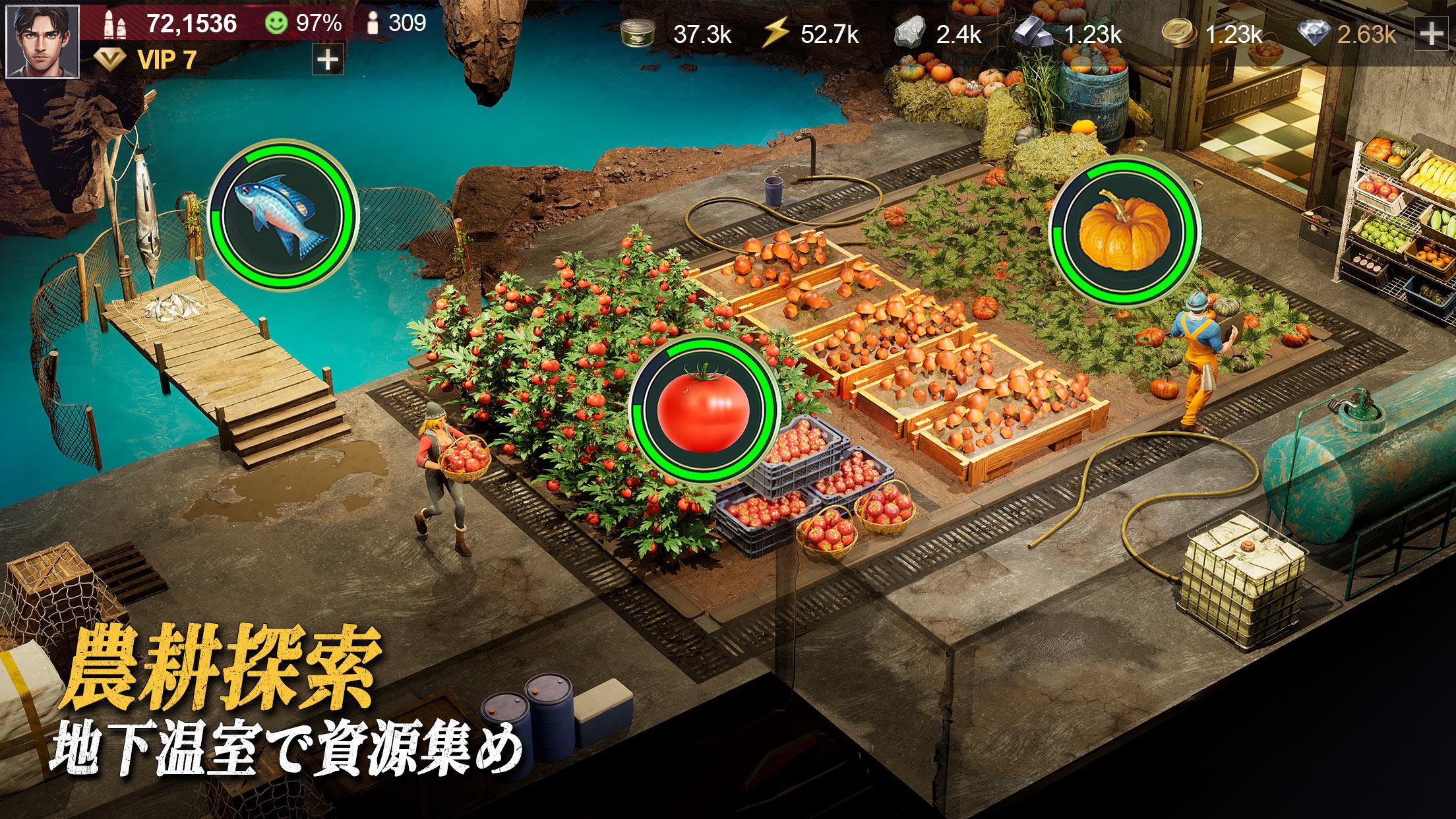This screenshot has height=819, width=1456.
Task: Check the canned food resource icon
Action: pos(639,34)
